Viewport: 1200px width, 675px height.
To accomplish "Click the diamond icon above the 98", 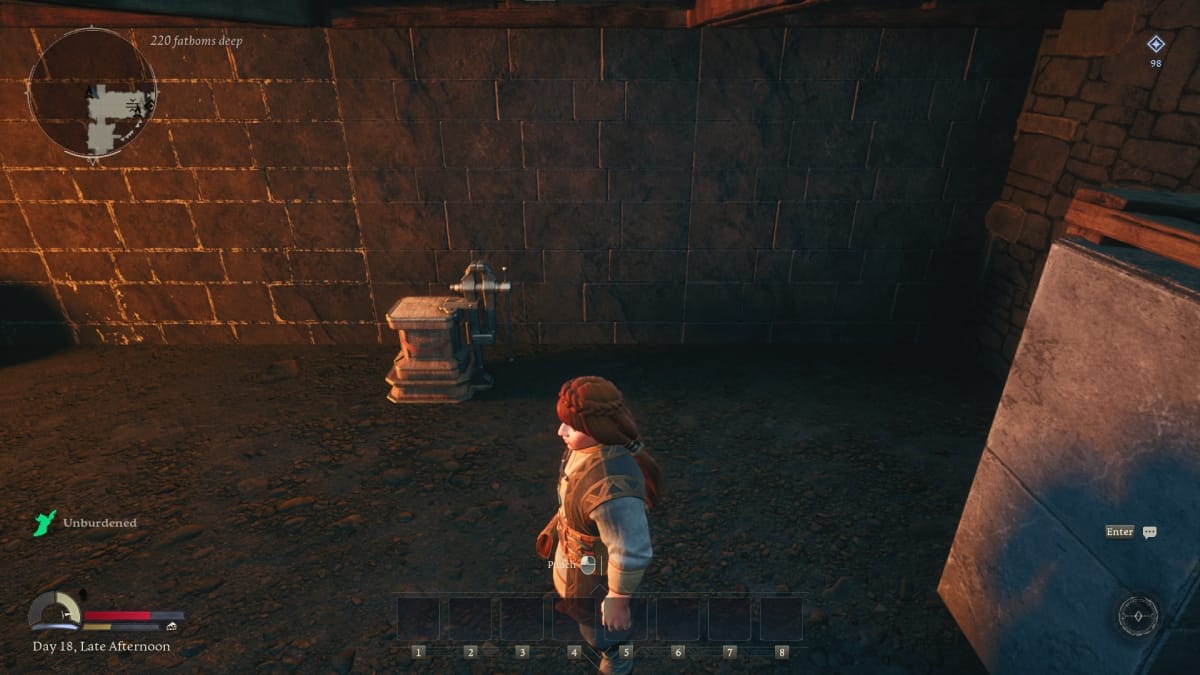I will 1156,43.
